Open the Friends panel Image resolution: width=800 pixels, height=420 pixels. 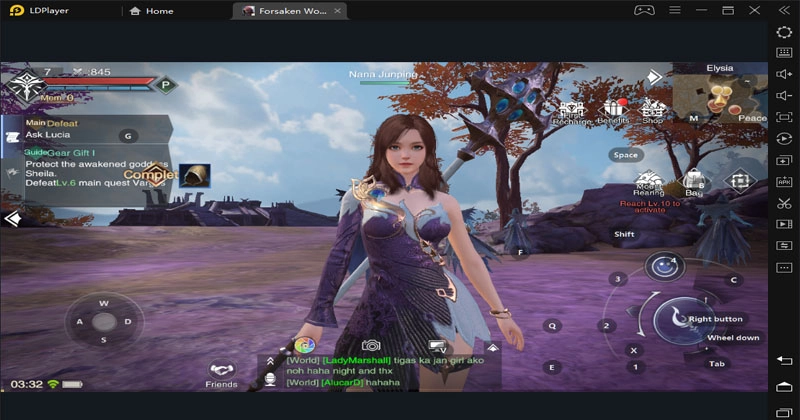click(221, 374)
